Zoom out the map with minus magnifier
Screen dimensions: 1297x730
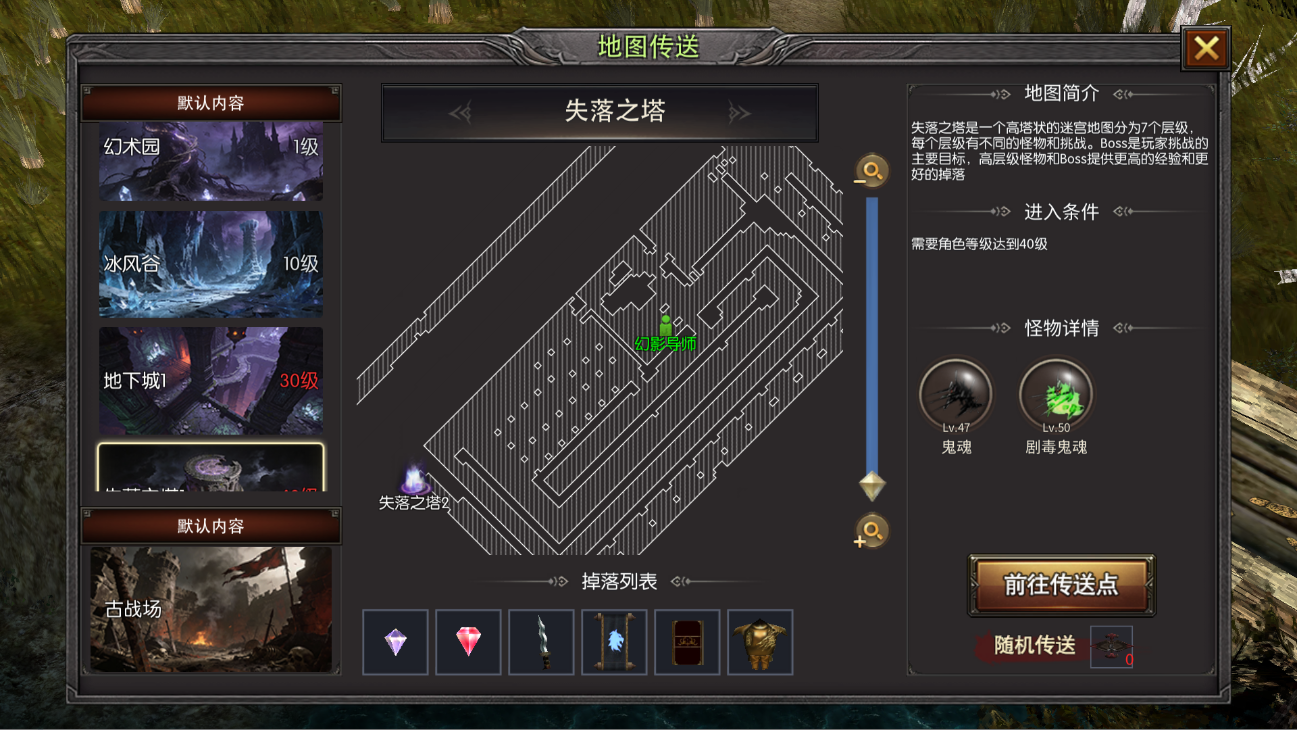[x=871, y=171]
